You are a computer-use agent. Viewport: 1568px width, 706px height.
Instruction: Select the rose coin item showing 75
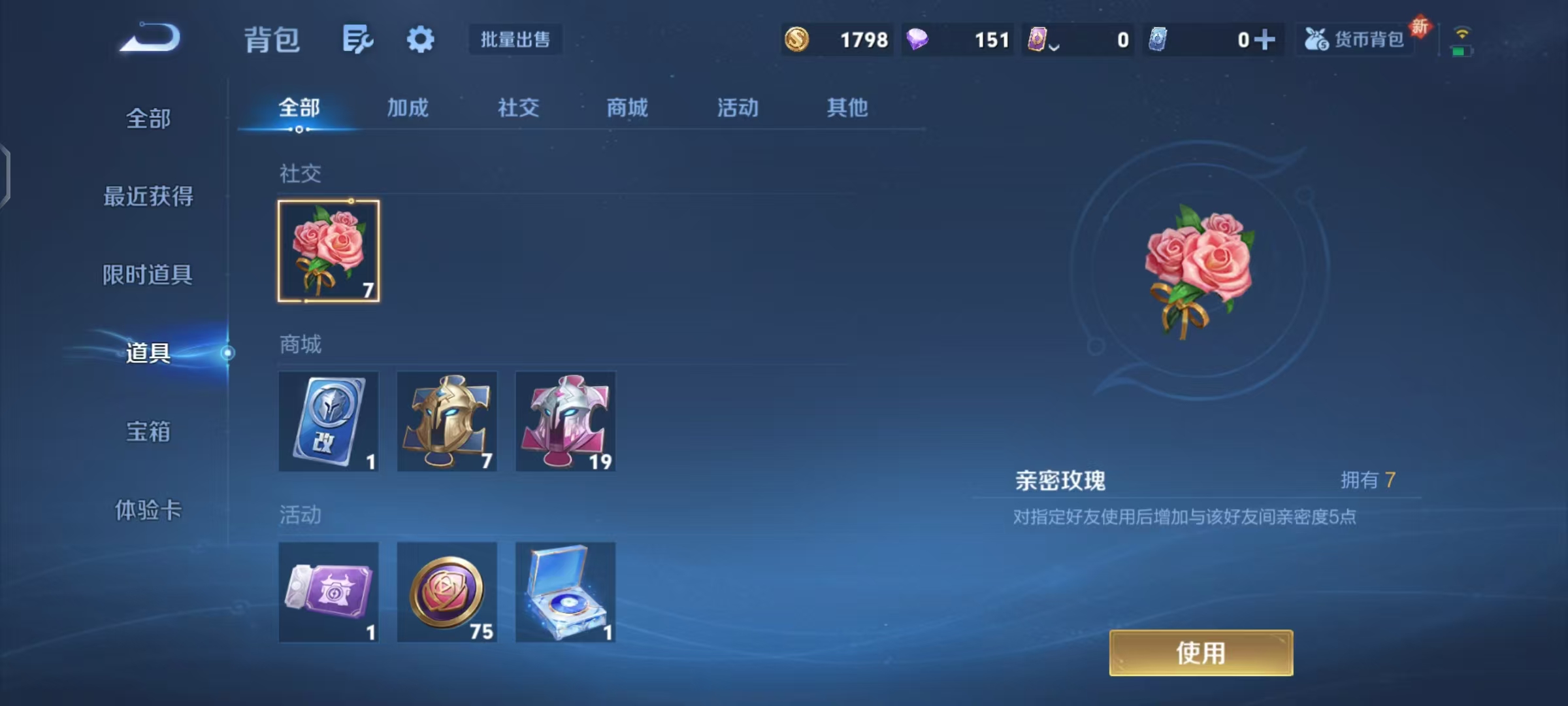[x=447, y=592]
